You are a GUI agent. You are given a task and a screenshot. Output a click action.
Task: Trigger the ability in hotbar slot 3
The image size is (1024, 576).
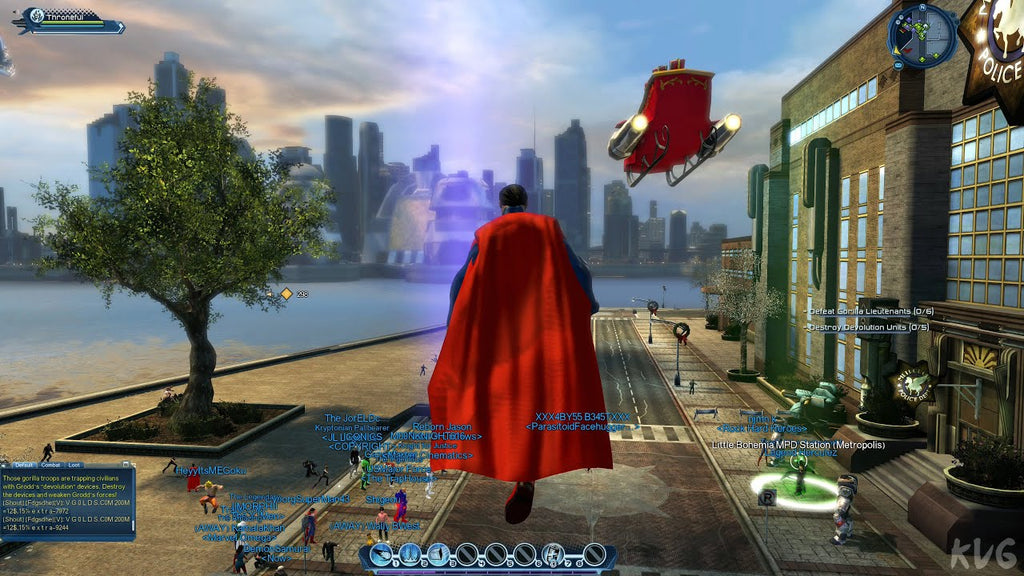point(438,554)
